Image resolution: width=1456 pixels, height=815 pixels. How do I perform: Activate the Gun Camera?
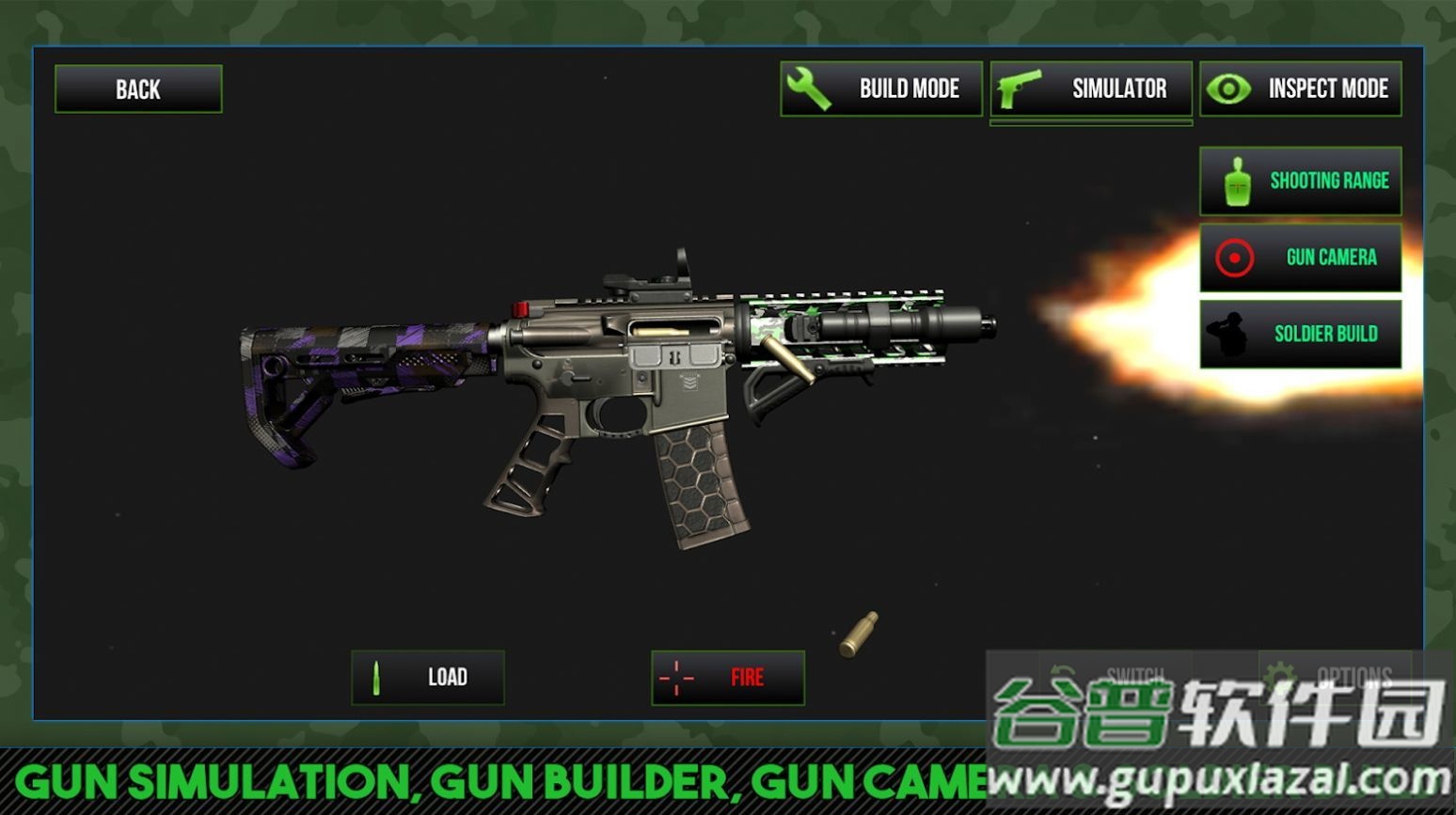(x=1301, y=258)
